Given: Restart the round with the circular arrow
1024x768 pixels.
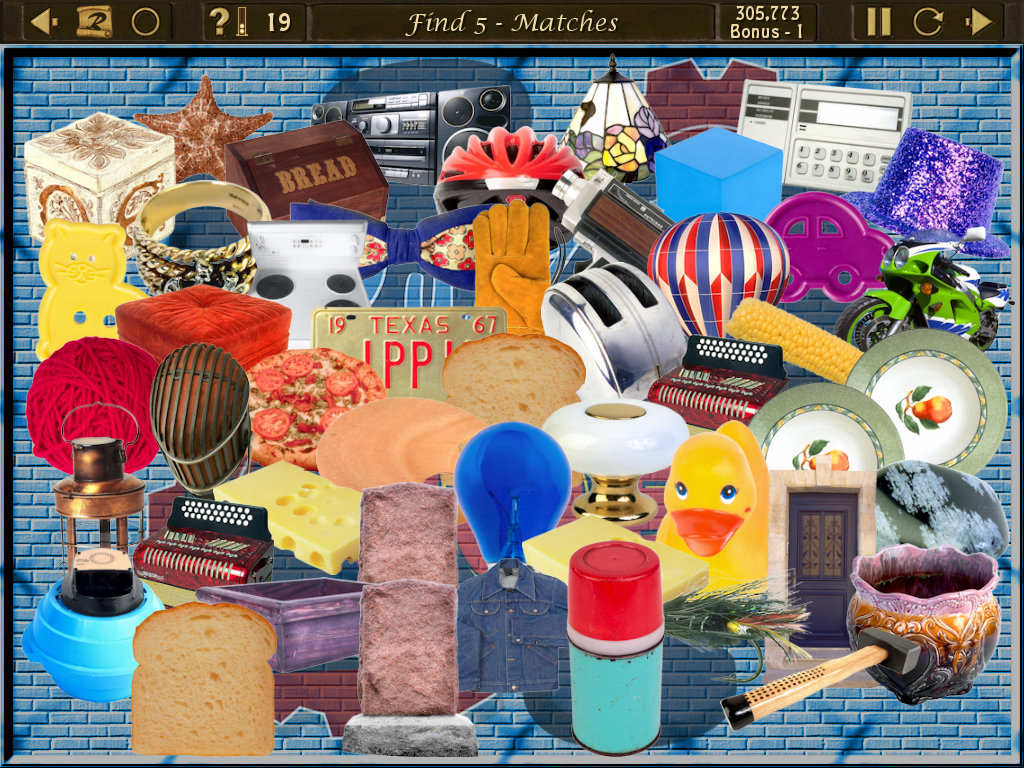Looking at the screenshot, I should 928,22.
